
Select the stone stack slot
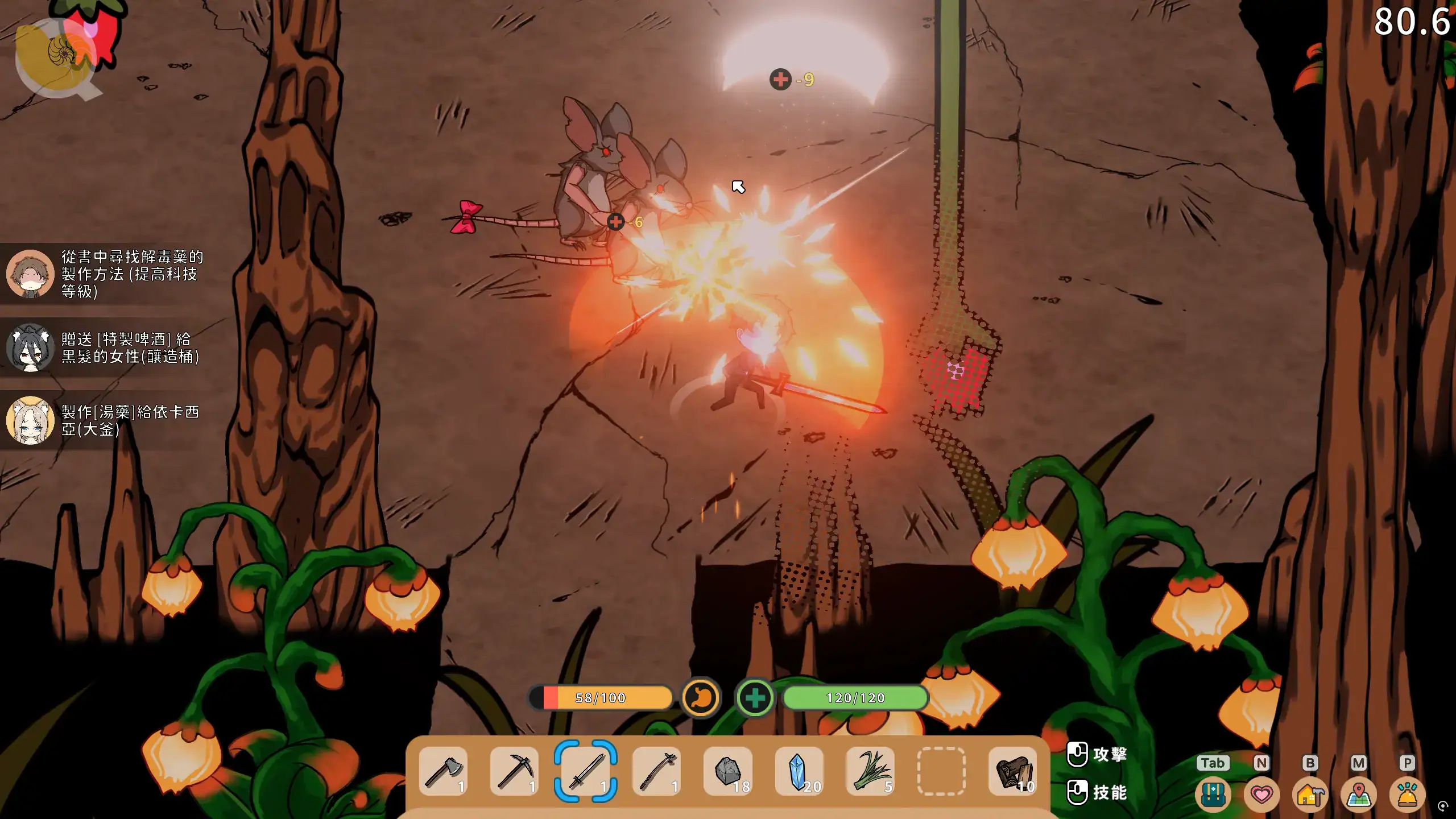728,771
